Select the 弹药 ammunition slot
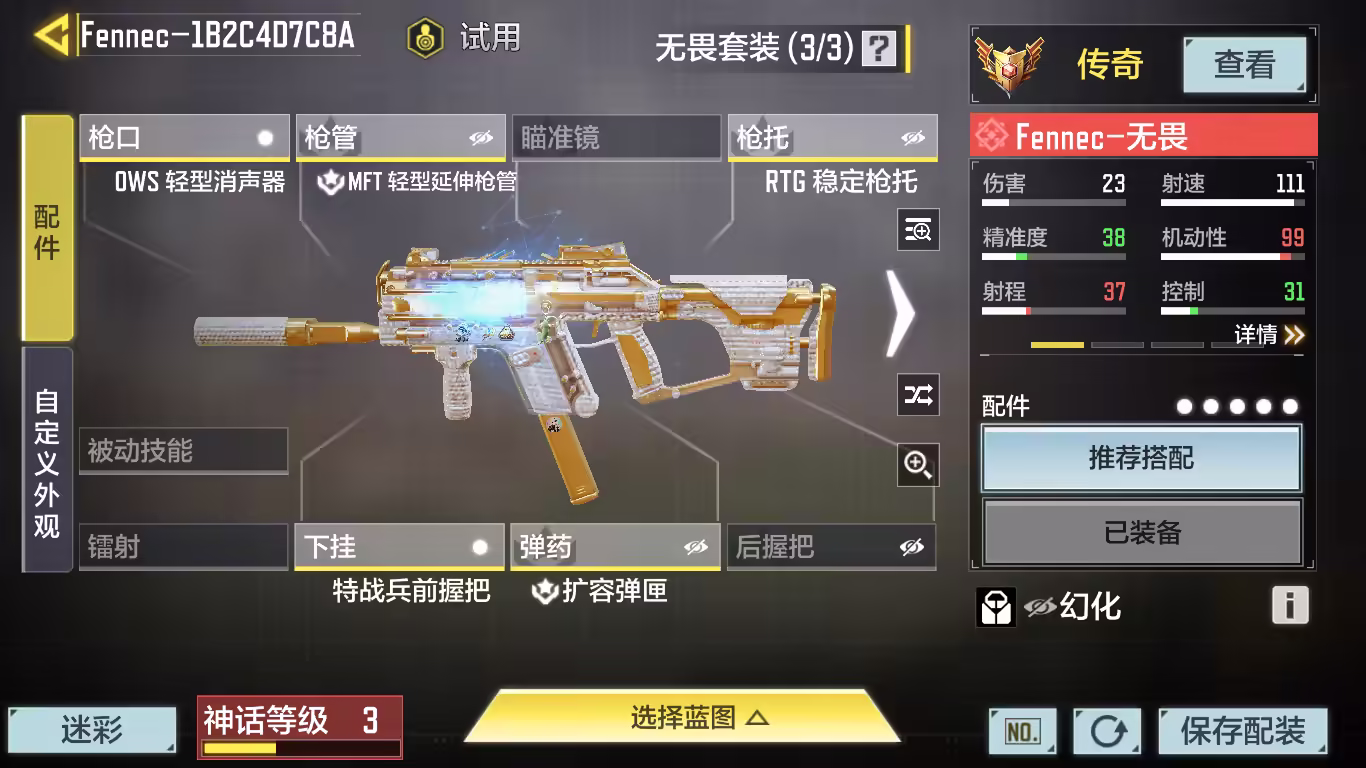The image size is (1366, 768). (615, 547)
